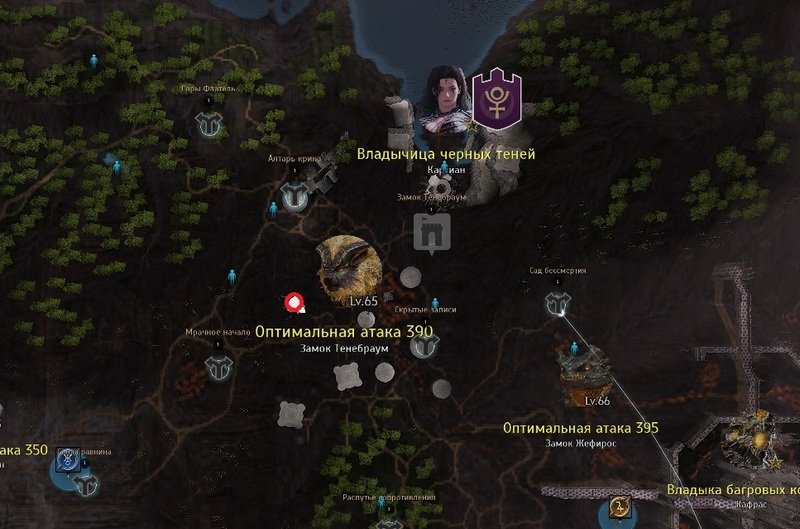The width and height of the screenshot is (800, 529).
Task: Click the Сад бессмертия node marker
Action: pyautogui.click(x=558, y=303)
